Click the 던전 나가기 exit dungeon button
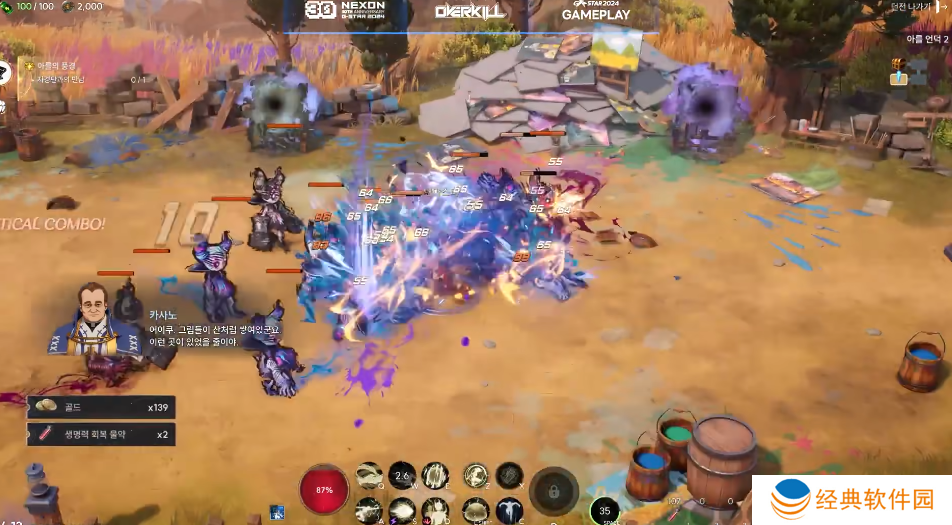 pyautogui.click(x=917, y=8)
